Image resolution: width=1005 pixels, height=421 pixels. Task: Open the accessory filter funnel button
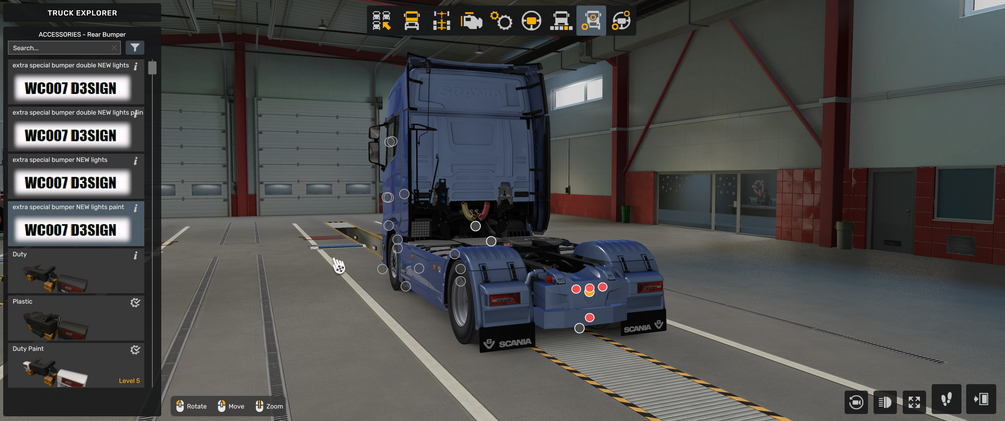click(x=136, y=48)
